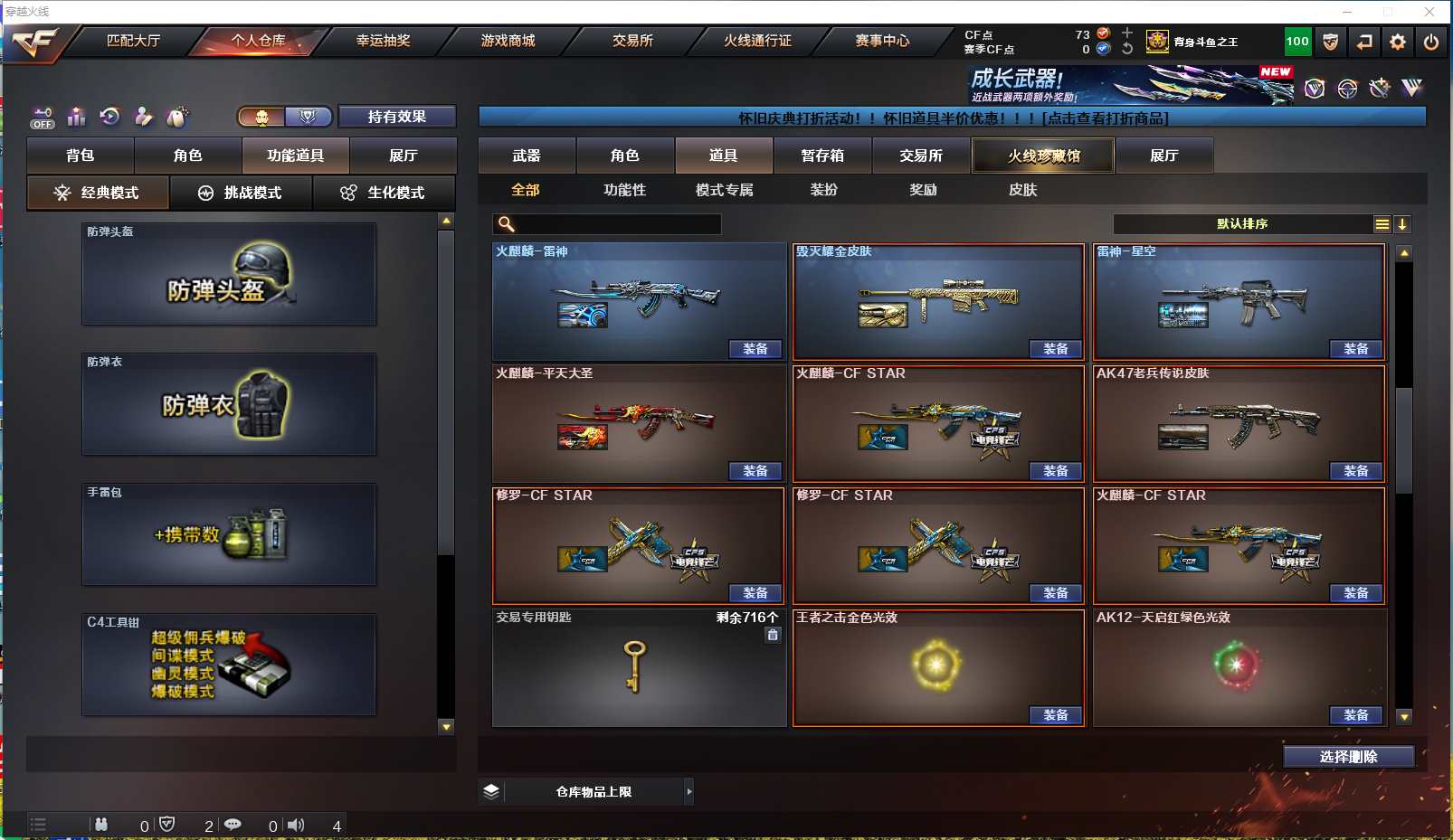Screen dimensions: 1453x840
Task: Switch to the 背包 backpack tab
Action: 81,156
